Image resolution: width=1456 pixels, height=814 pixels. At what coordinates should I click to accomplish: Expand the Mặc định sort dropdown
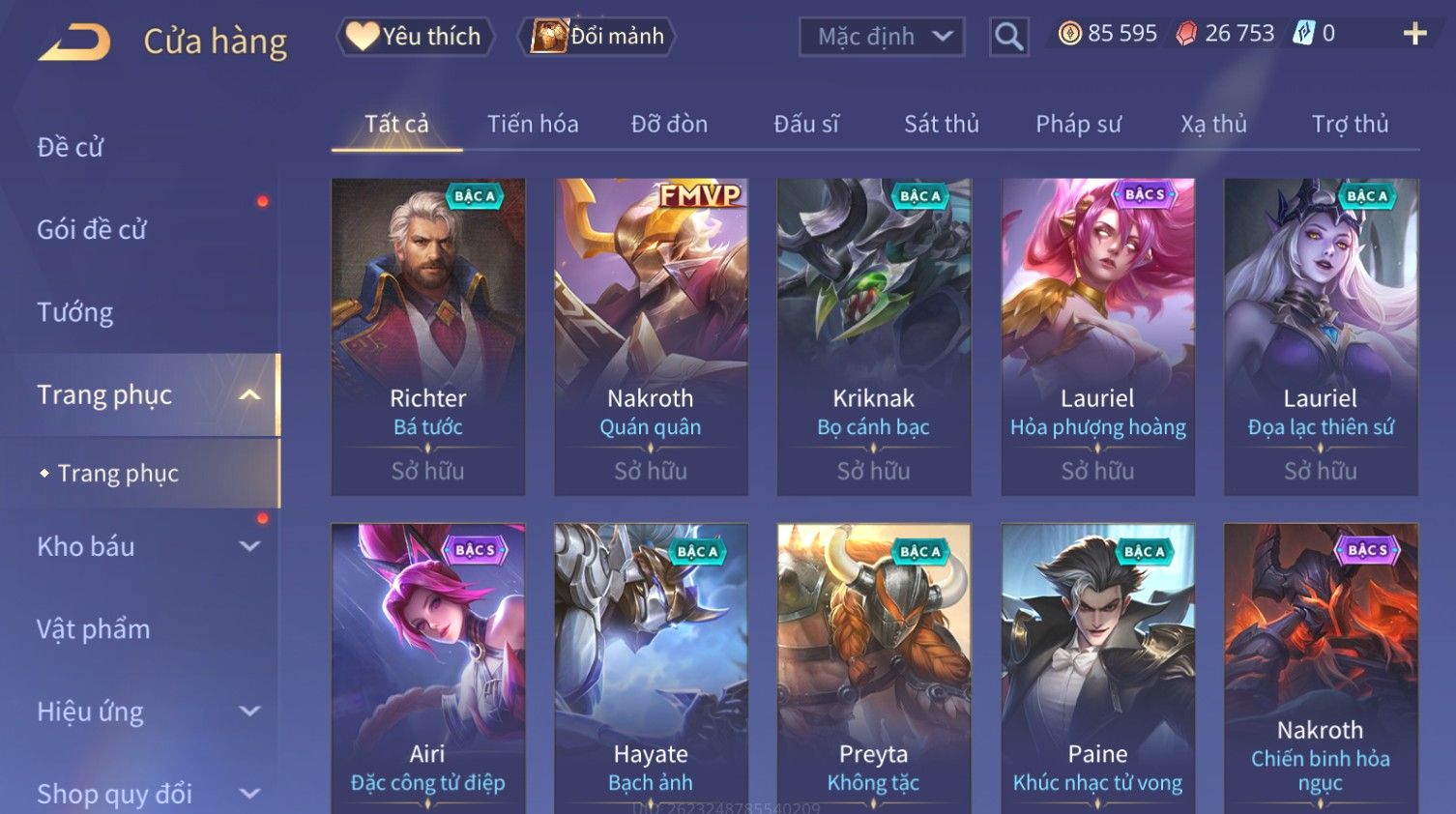[881, 37]
